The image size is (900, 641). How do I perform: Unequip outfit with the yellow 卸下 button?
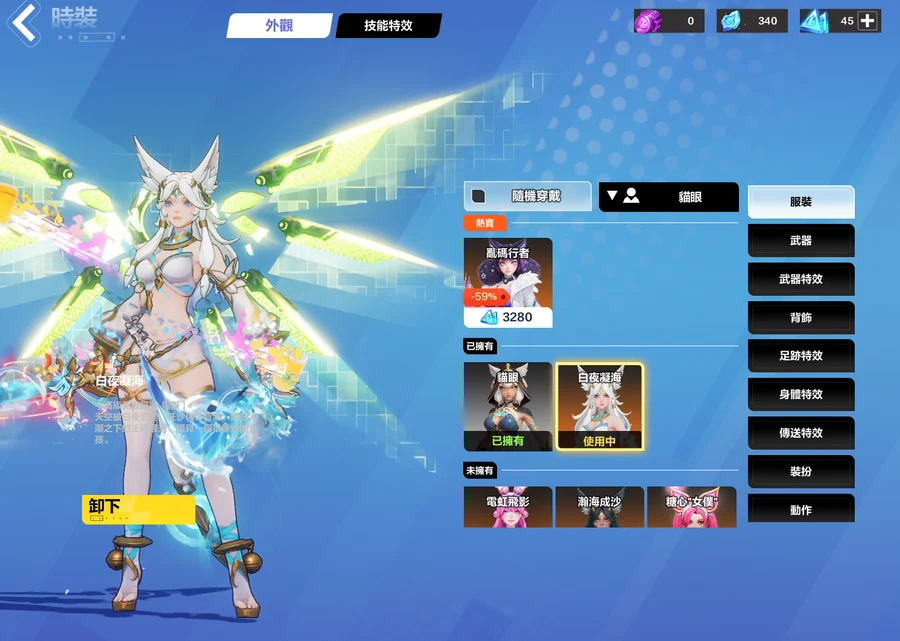point(138,509)
